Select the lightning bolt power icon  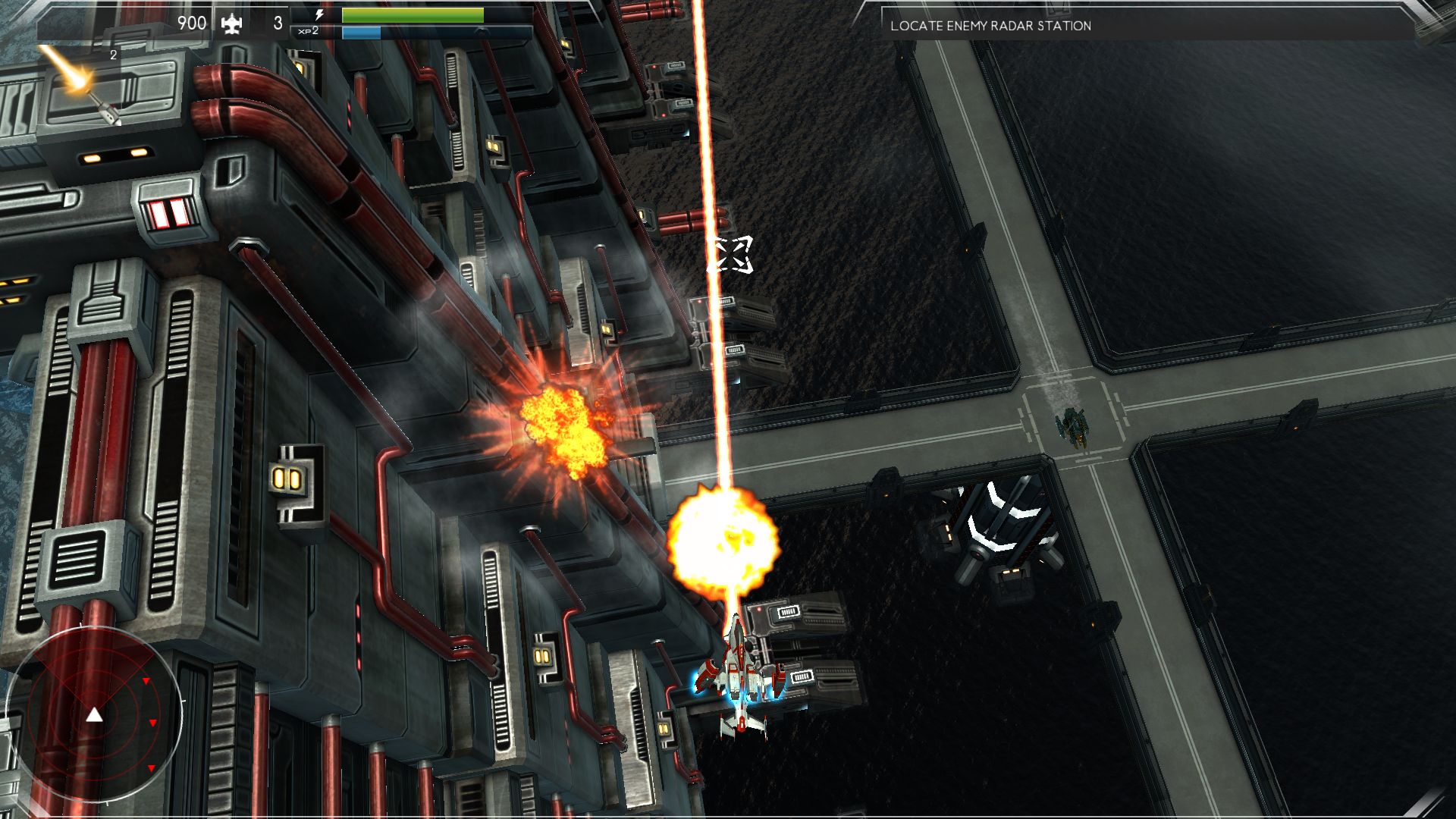pyautogui.click(x=319, y=14)
